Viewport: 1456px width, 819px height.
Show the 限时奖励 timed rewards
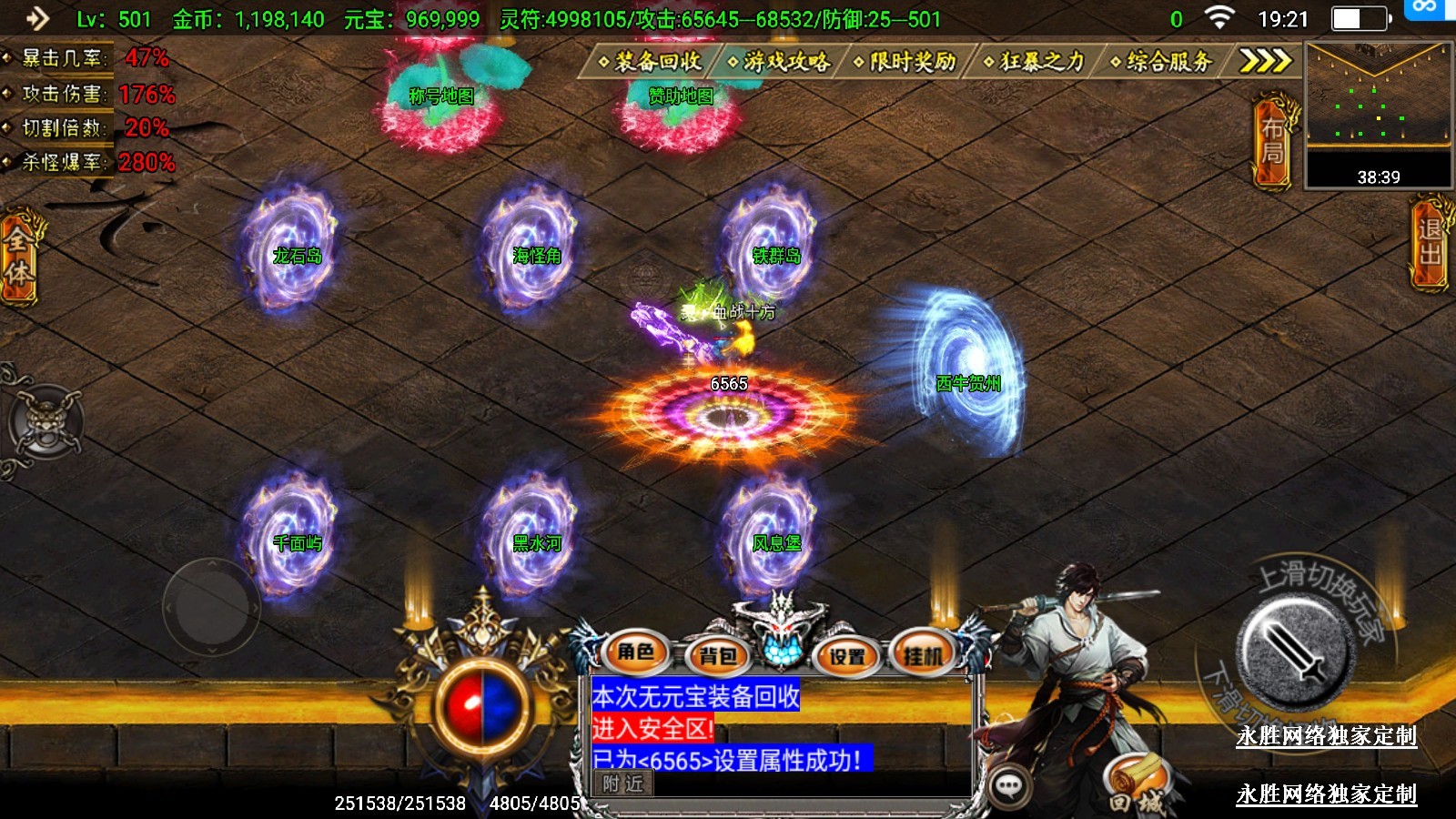coord(906,61)
